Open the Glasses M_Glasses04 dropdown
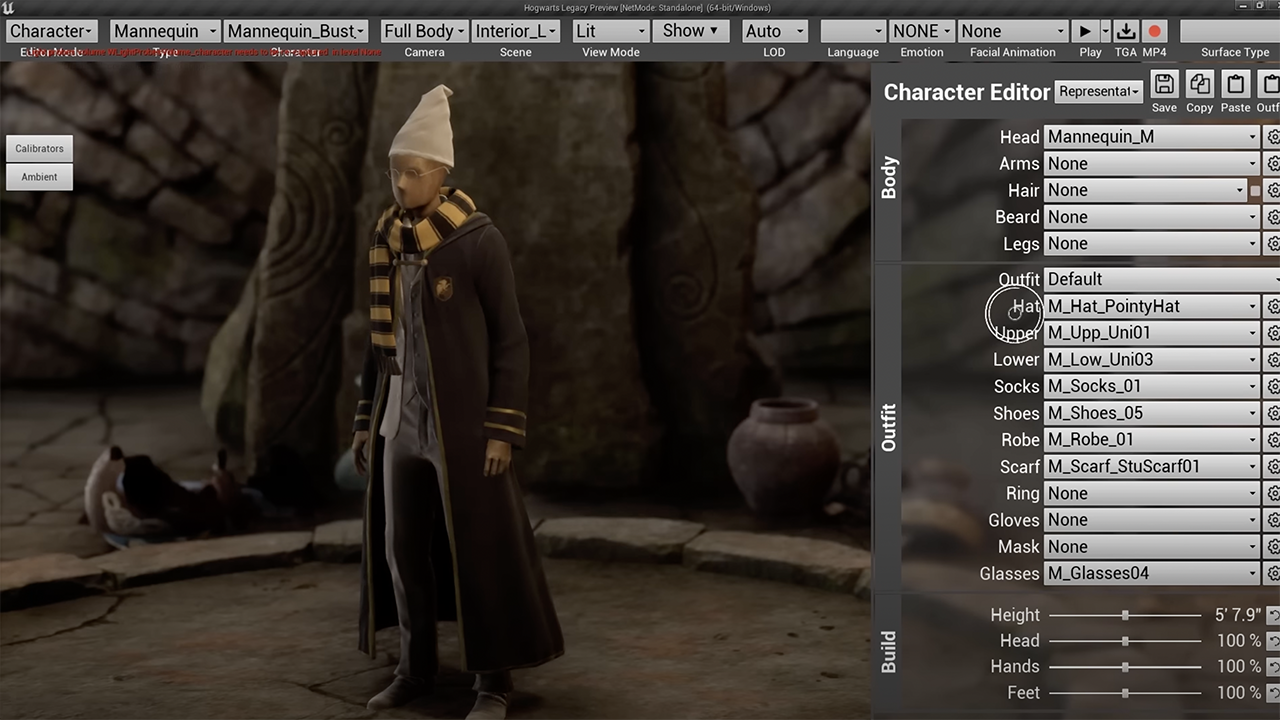The image size is (1280, 720). pos(1151,574)
